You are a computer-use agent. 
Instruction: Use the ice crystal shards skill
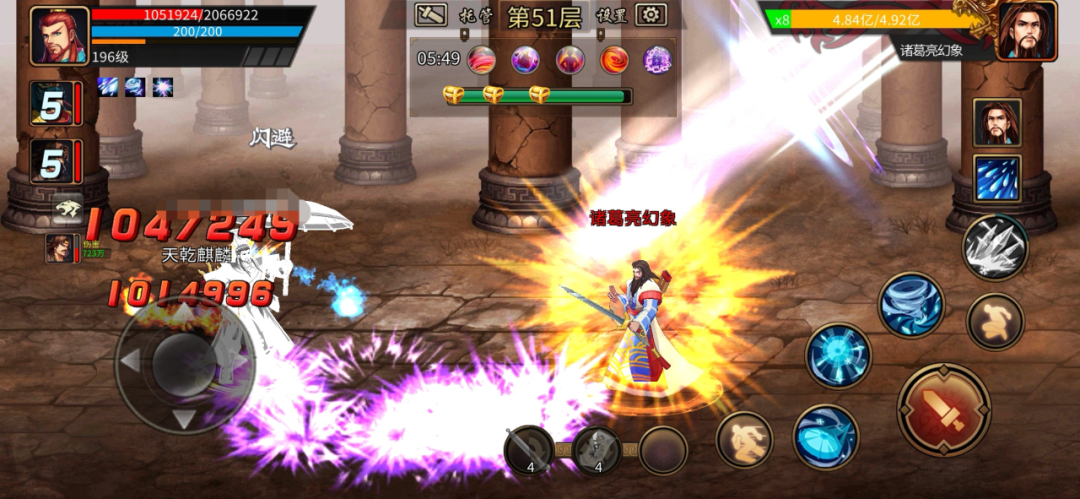coord(995,247)
